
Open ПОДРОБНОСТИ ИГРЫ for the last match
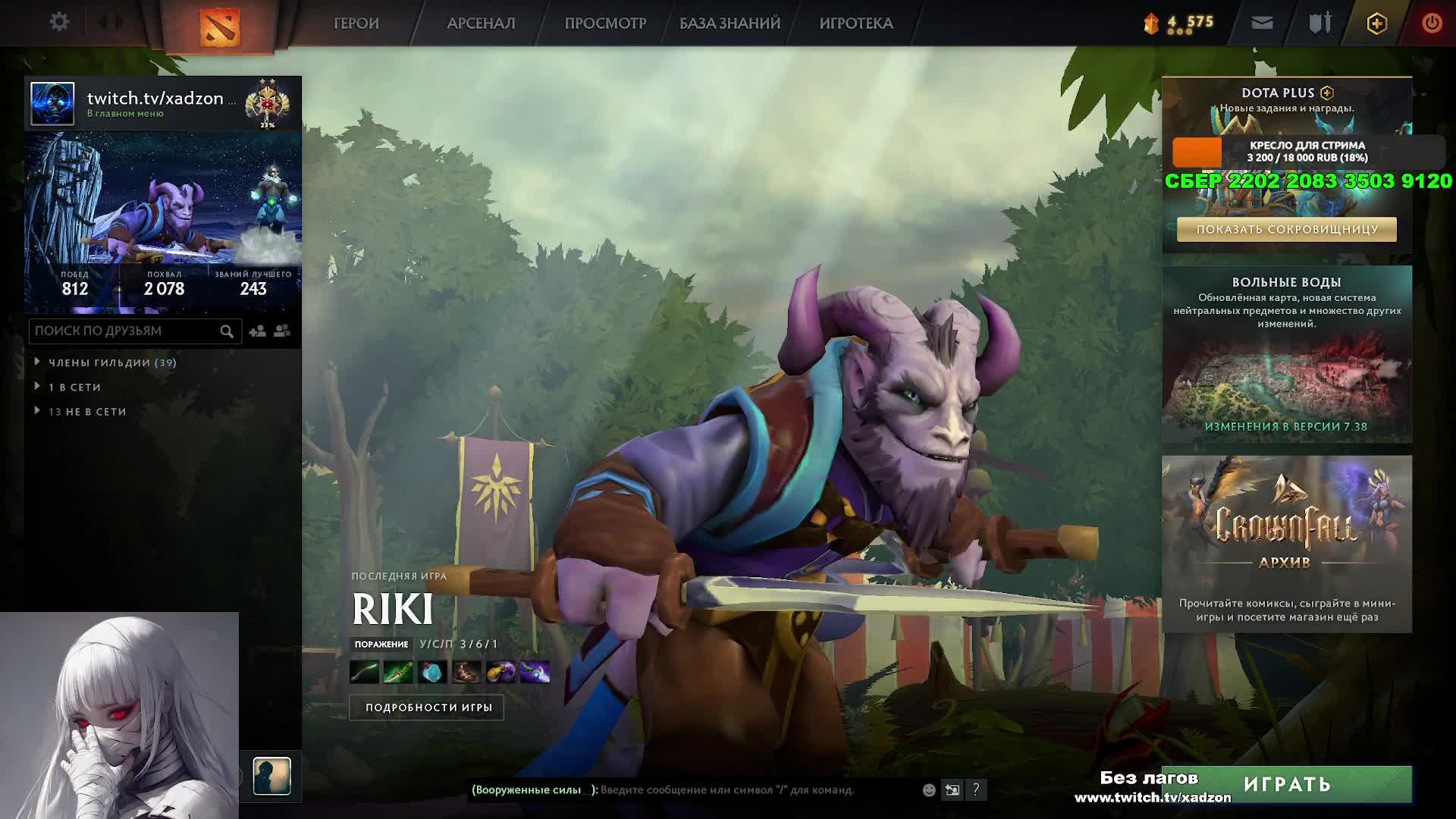428,708
